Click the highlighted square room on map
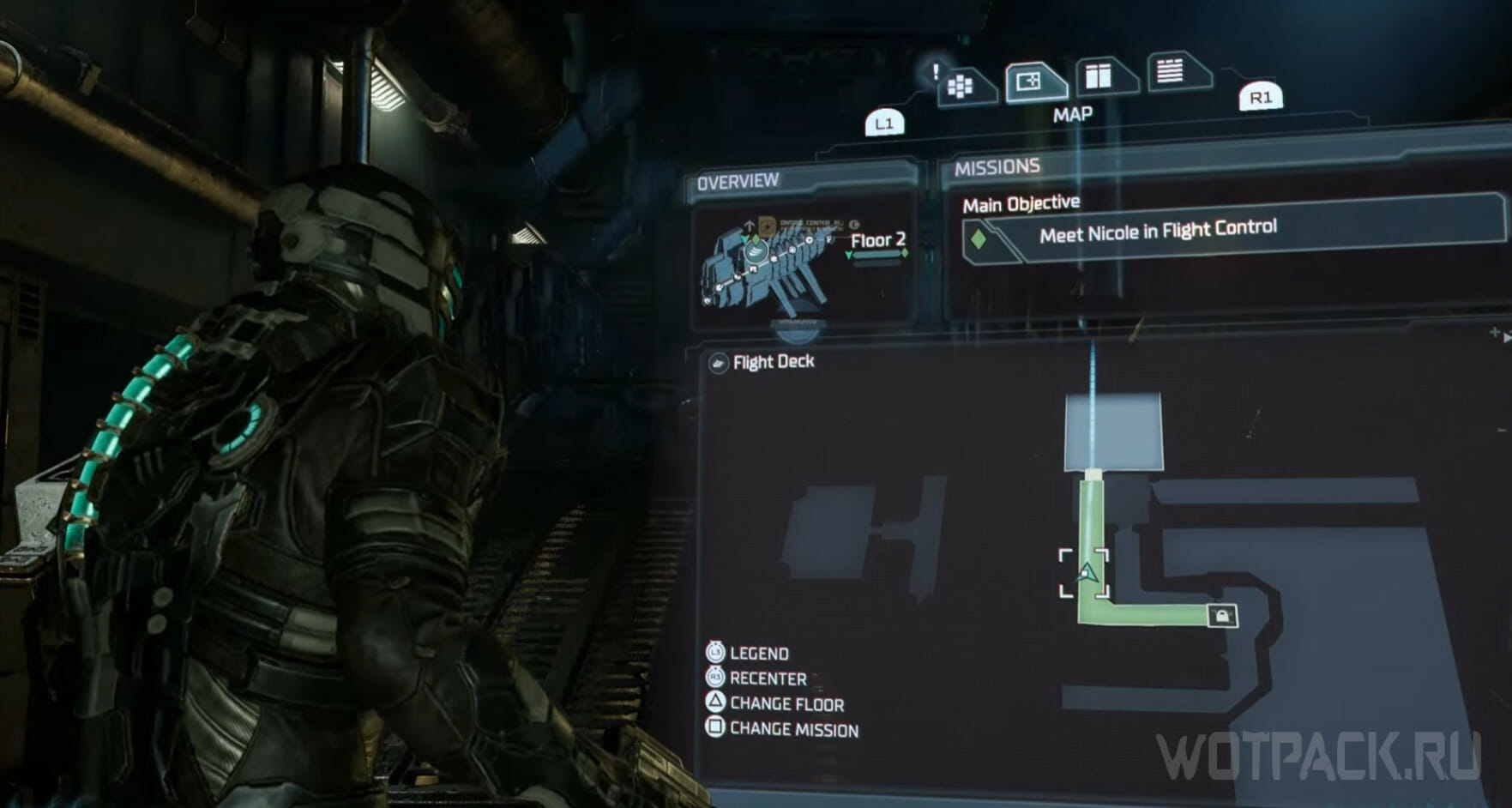This screenshot has width=1512, height=808. pos(1113,431)
